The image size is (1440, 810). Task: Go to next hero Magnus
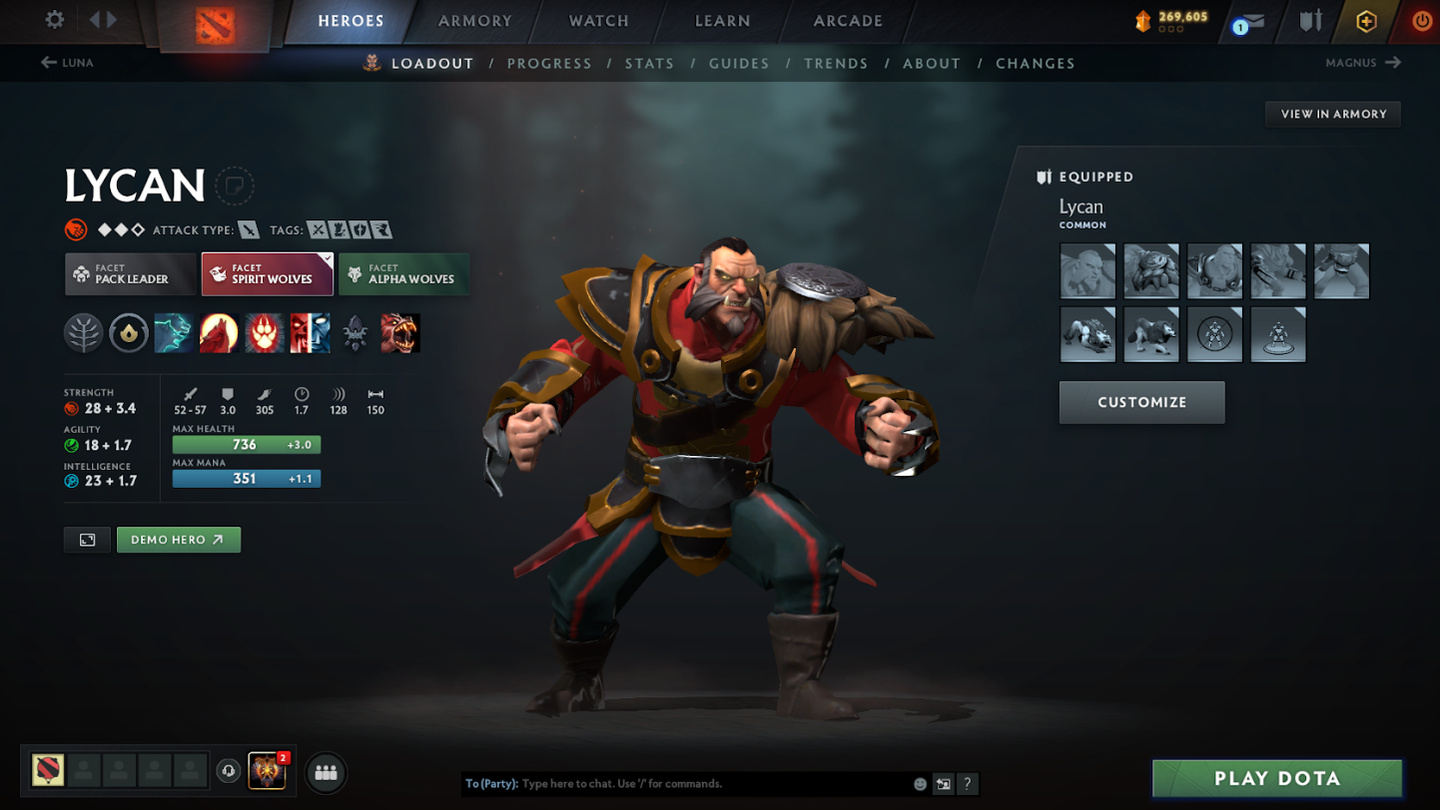pos(1362,63)
